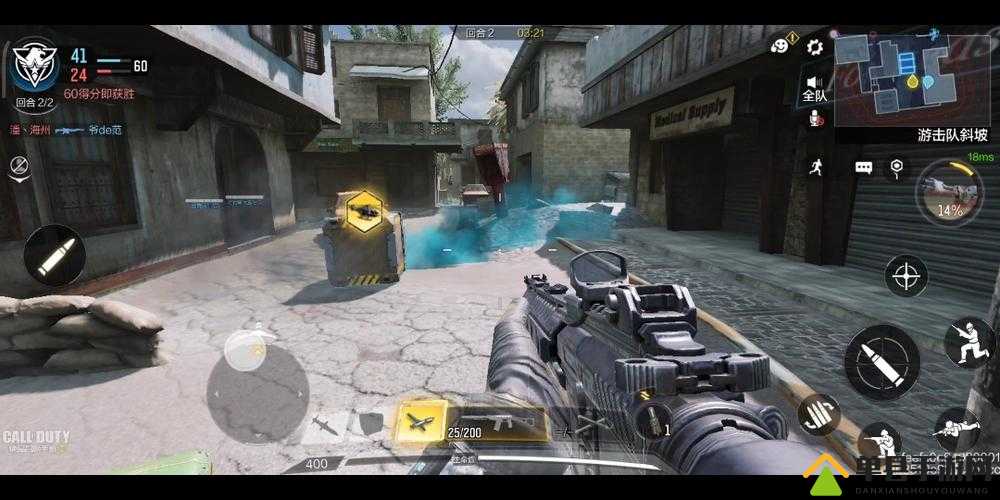Reload using the magazine icon
The width and height of the screenshot is (1000, 500).
pyautogui.click(x=818, y=414)
